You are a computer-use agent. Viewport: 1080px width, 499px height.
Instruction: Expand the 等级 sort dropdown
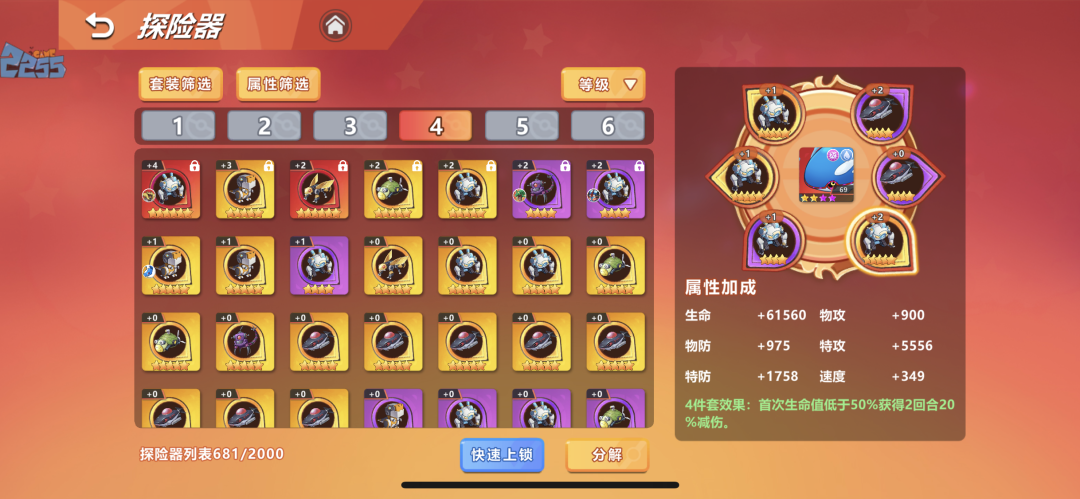603,85
